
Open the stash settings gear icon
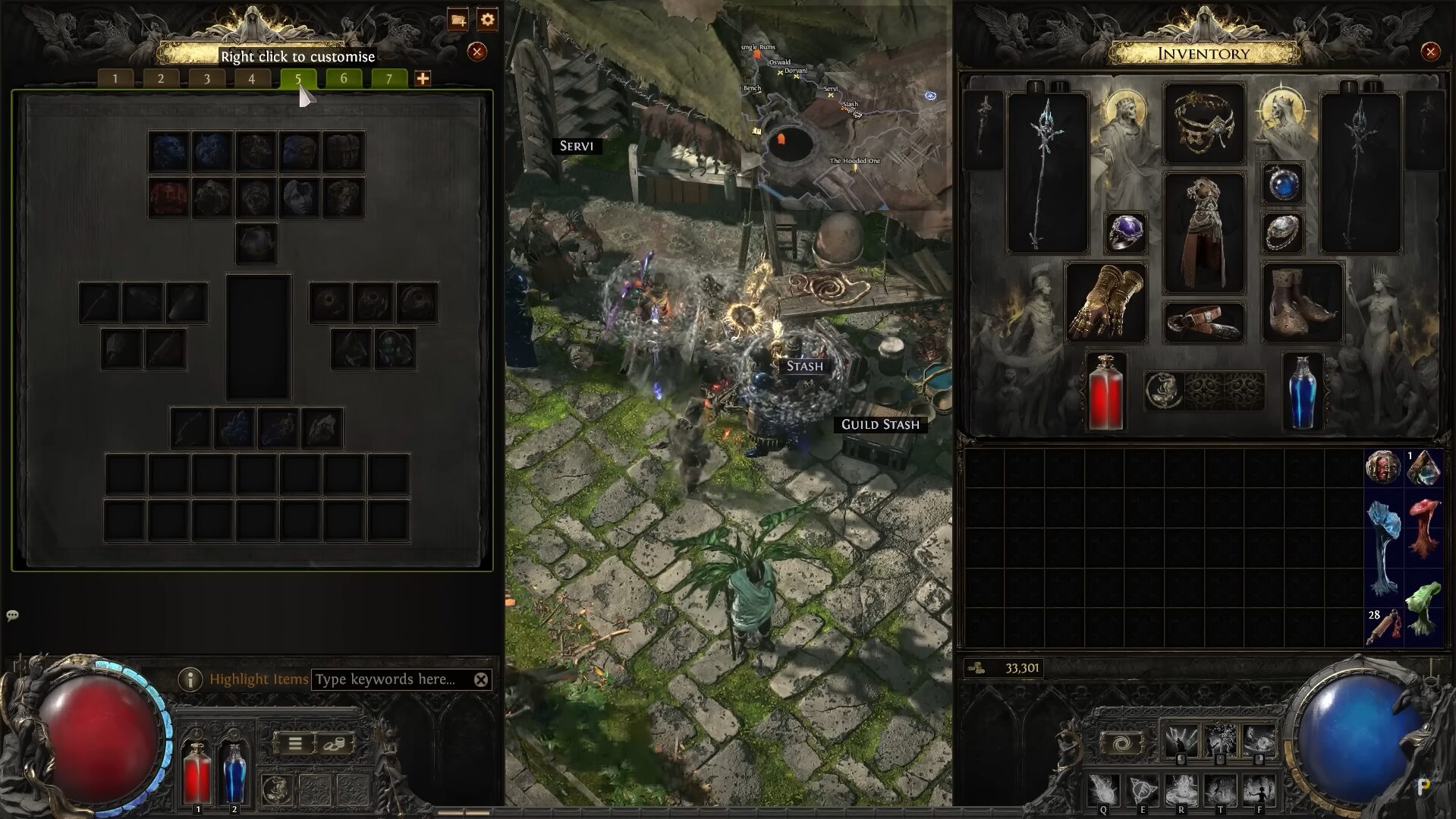tap(487, 20)
